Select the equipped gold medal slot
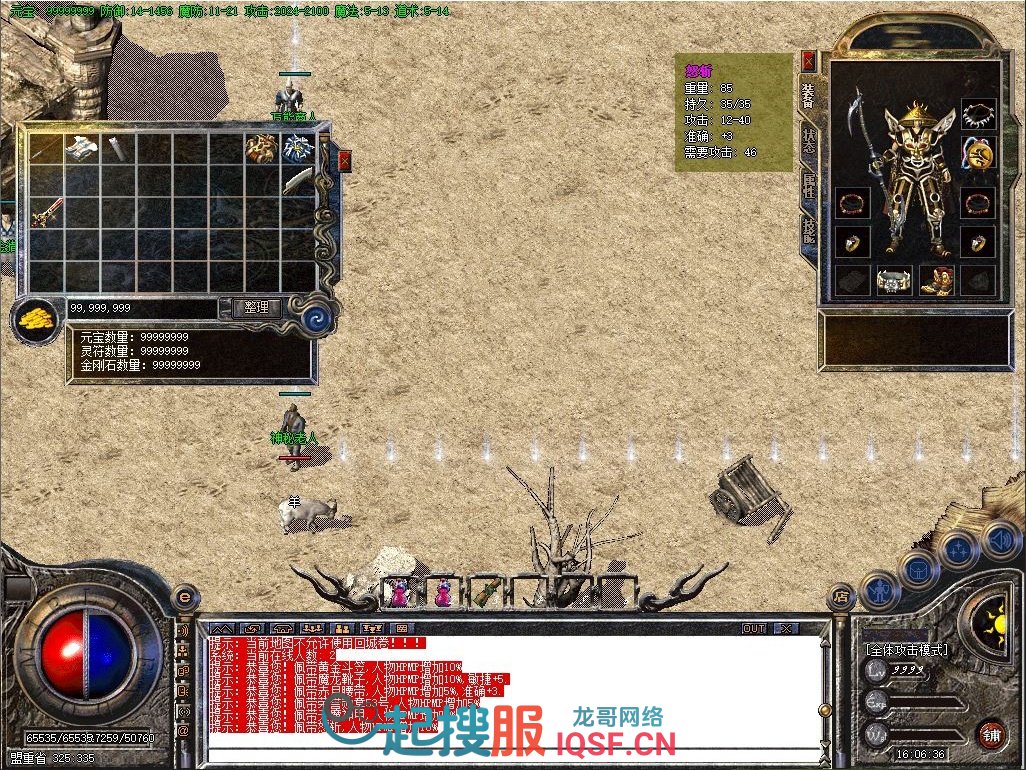 click(978, 154)
